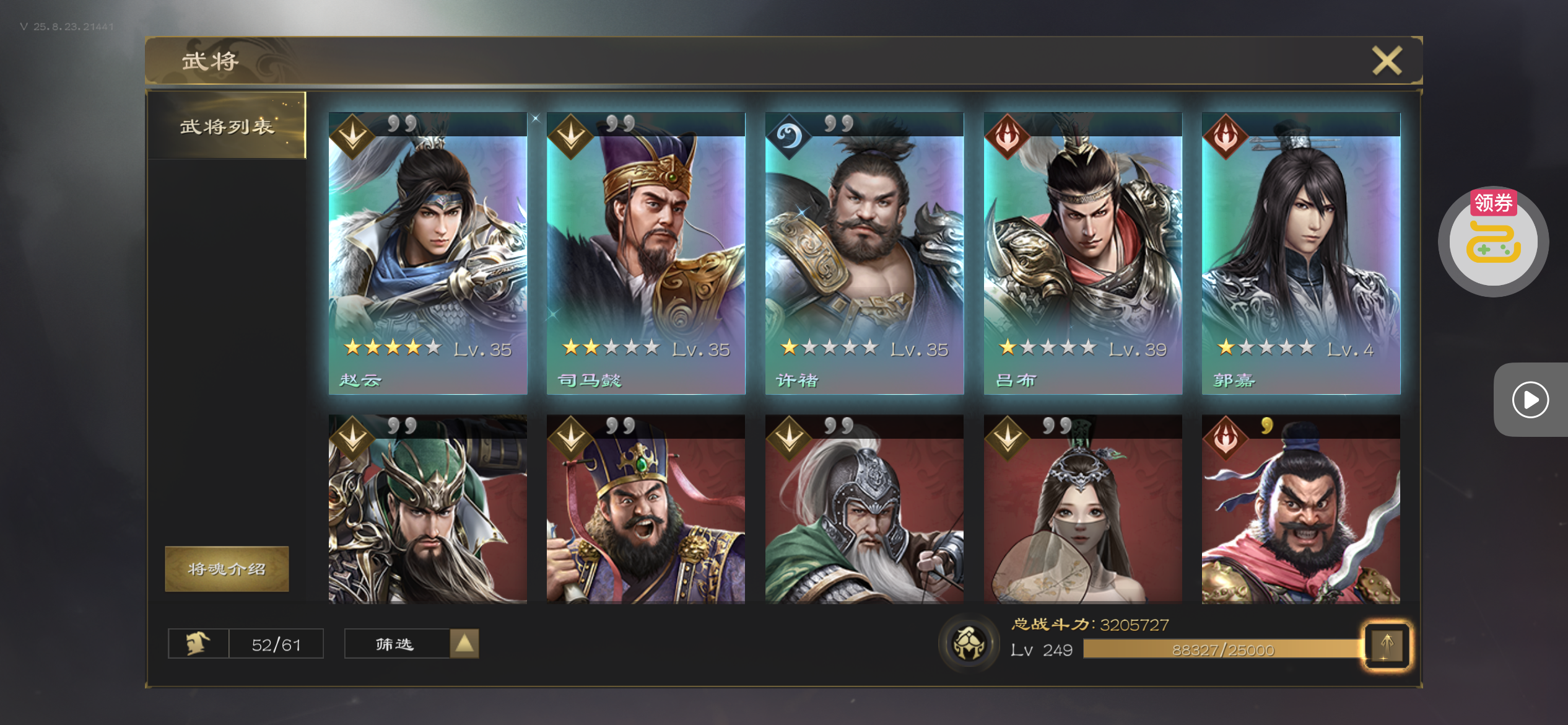Choose the shouting general in purple crown card
The width and height of the screenshot is (1568, 725).
coord(646,509)
